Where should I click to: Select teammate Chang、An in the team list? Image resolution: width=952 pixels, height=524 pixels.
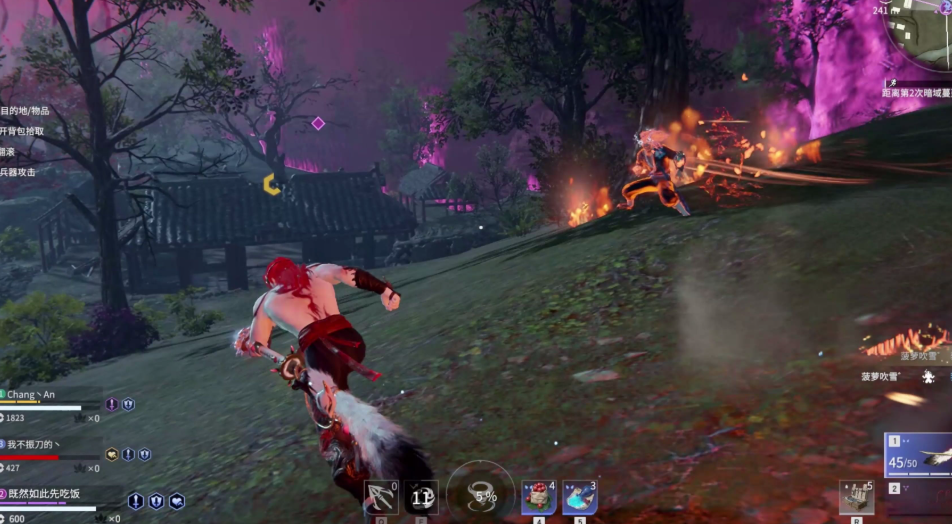pyautogui.click(x=40, y=395)
